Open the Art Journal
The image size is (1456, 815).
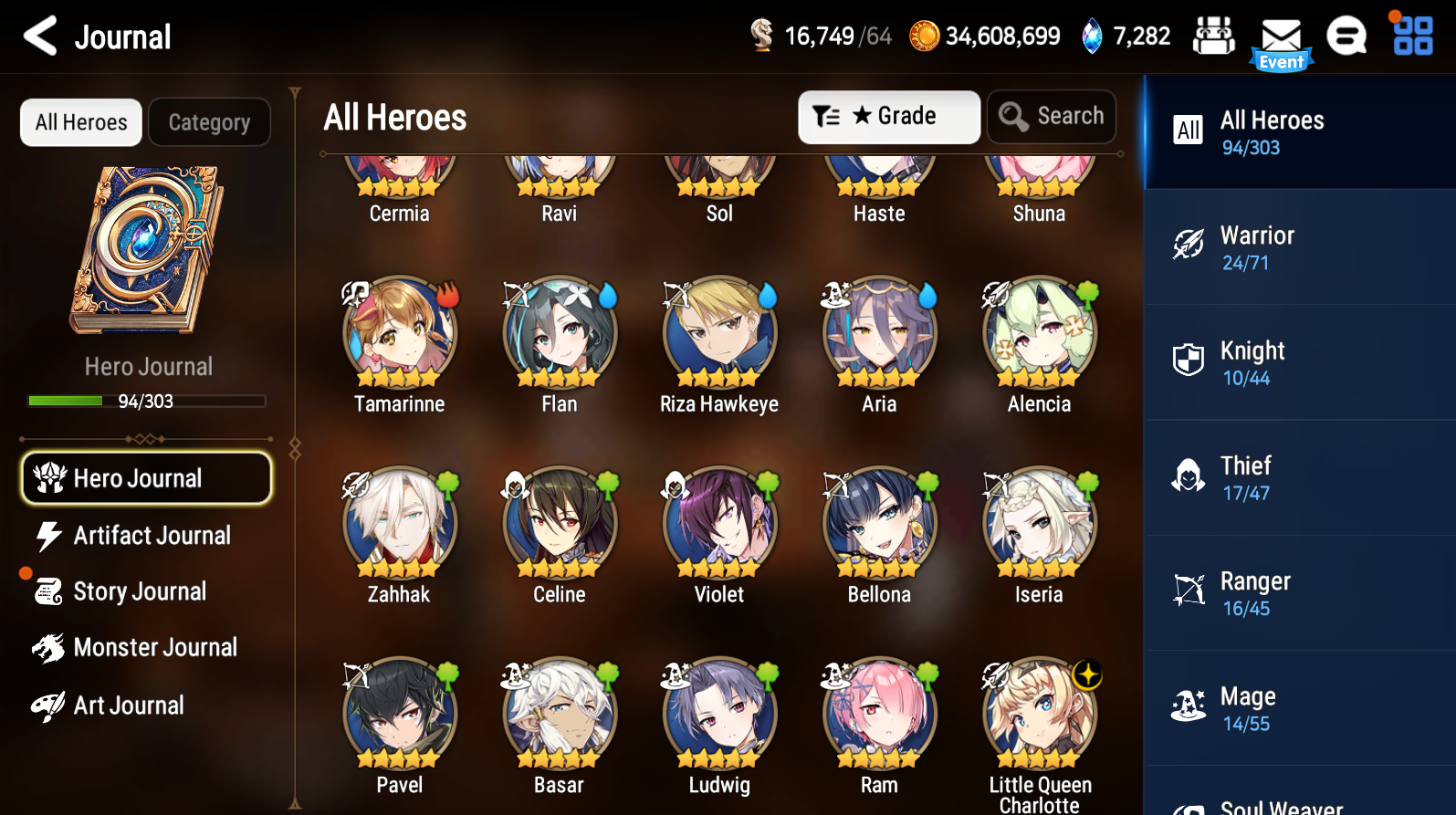coord(129,705)
